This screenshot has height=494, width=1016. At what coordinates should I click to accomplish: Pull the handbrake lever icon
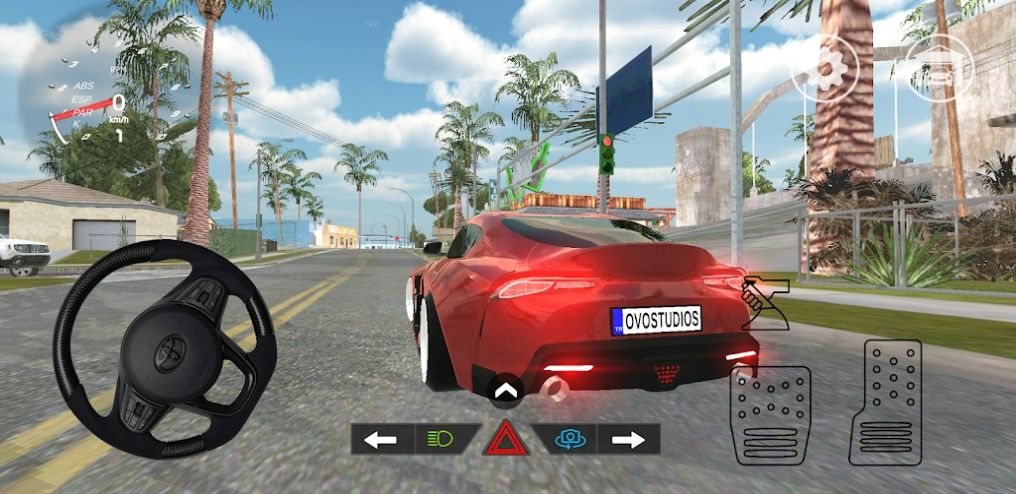[x=764, y=304]
